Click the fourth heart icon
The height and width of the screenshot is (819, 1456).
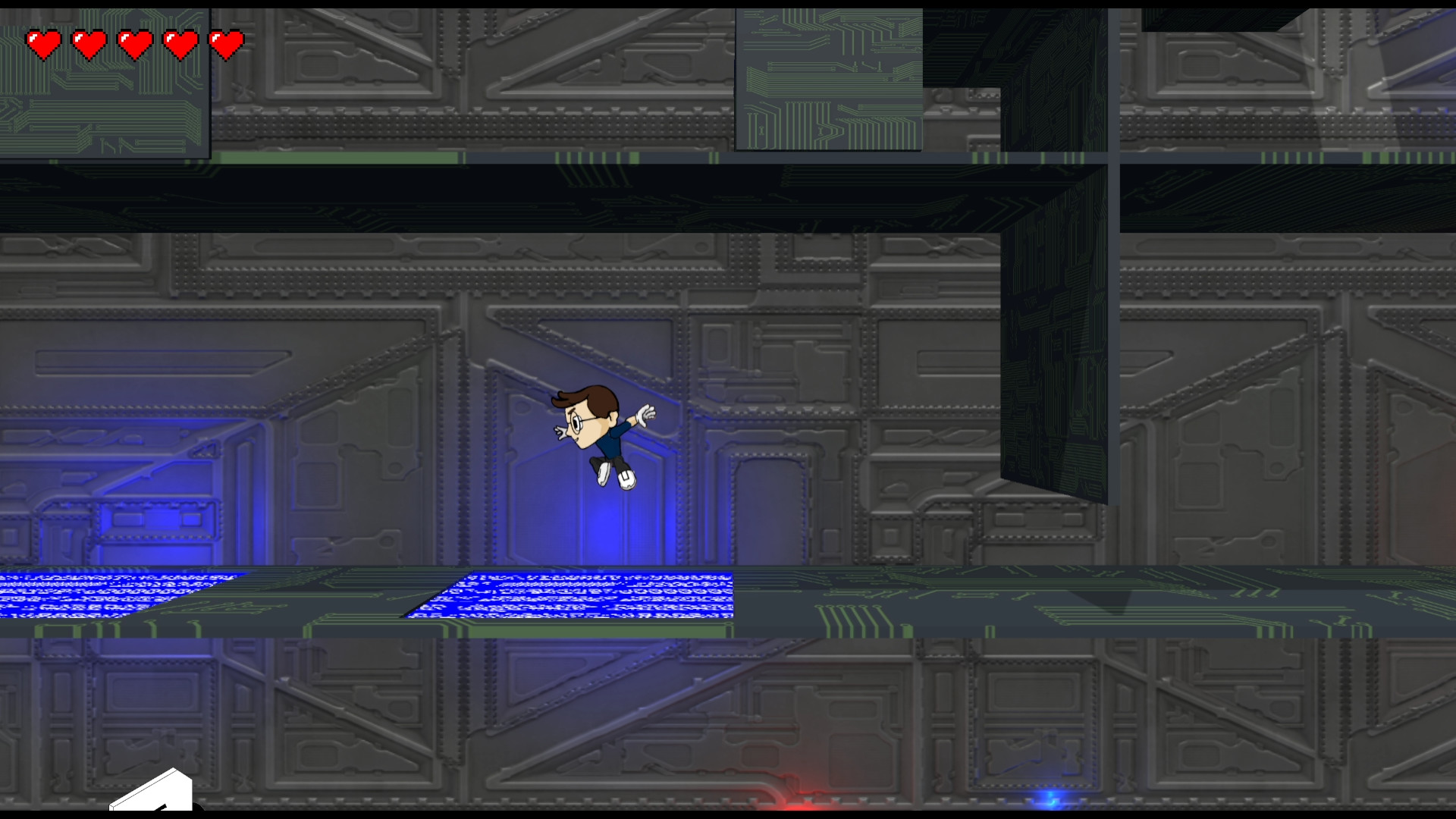tap(180, 42)
